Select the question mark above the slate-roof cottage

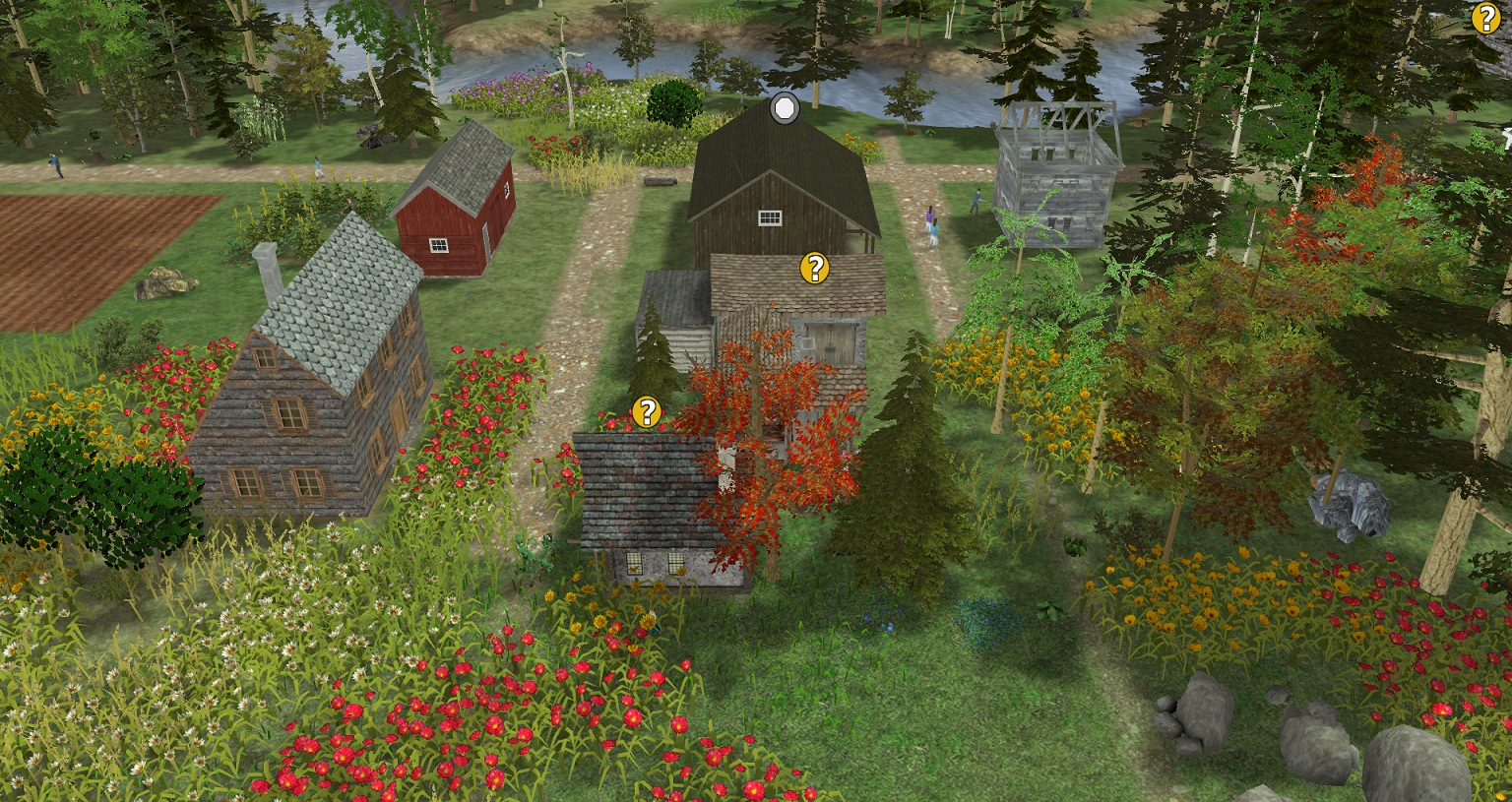pos(646,412)
